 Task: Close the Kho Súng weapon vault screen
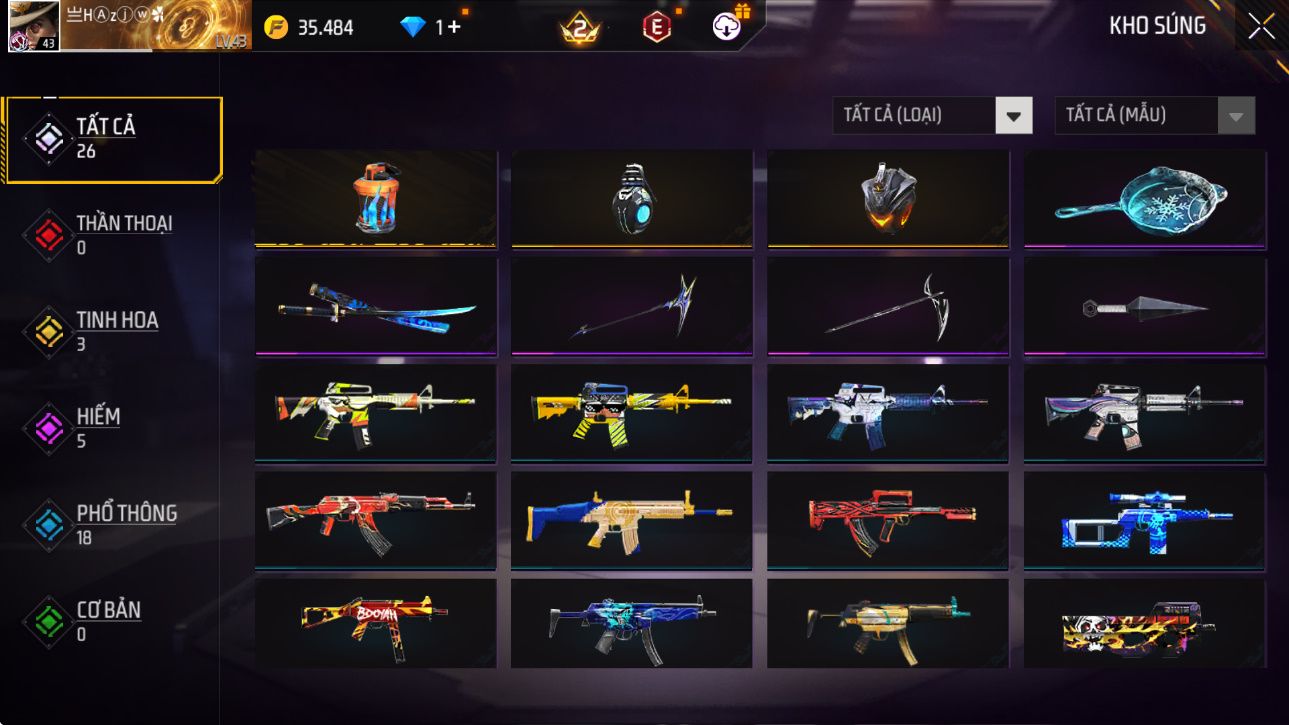[x=1261, y=26]
